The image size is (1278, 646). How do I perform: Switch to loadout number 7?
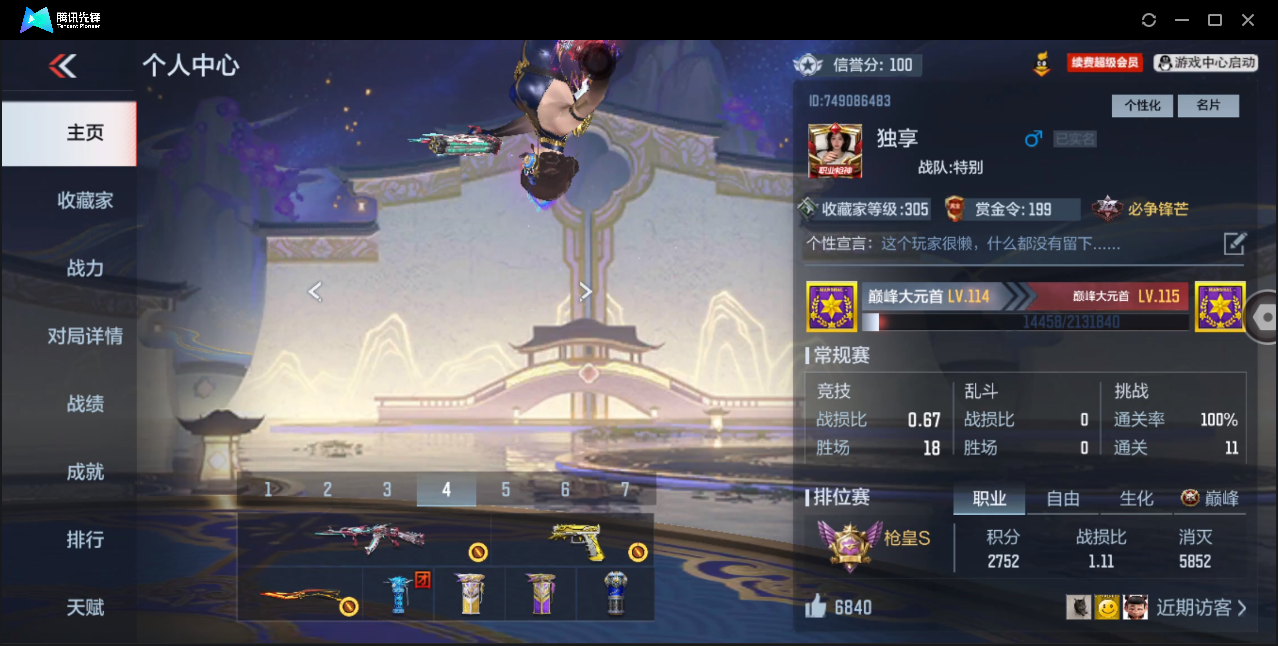[x=625, y=489]
